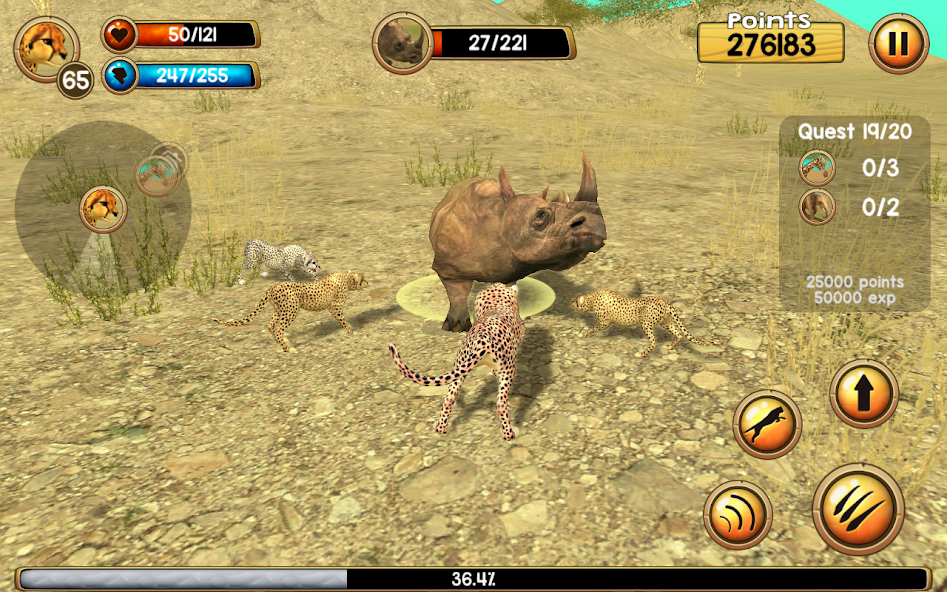947x592 pixels.
Task: Pause the game with the pause button
Action: [898, 44]
